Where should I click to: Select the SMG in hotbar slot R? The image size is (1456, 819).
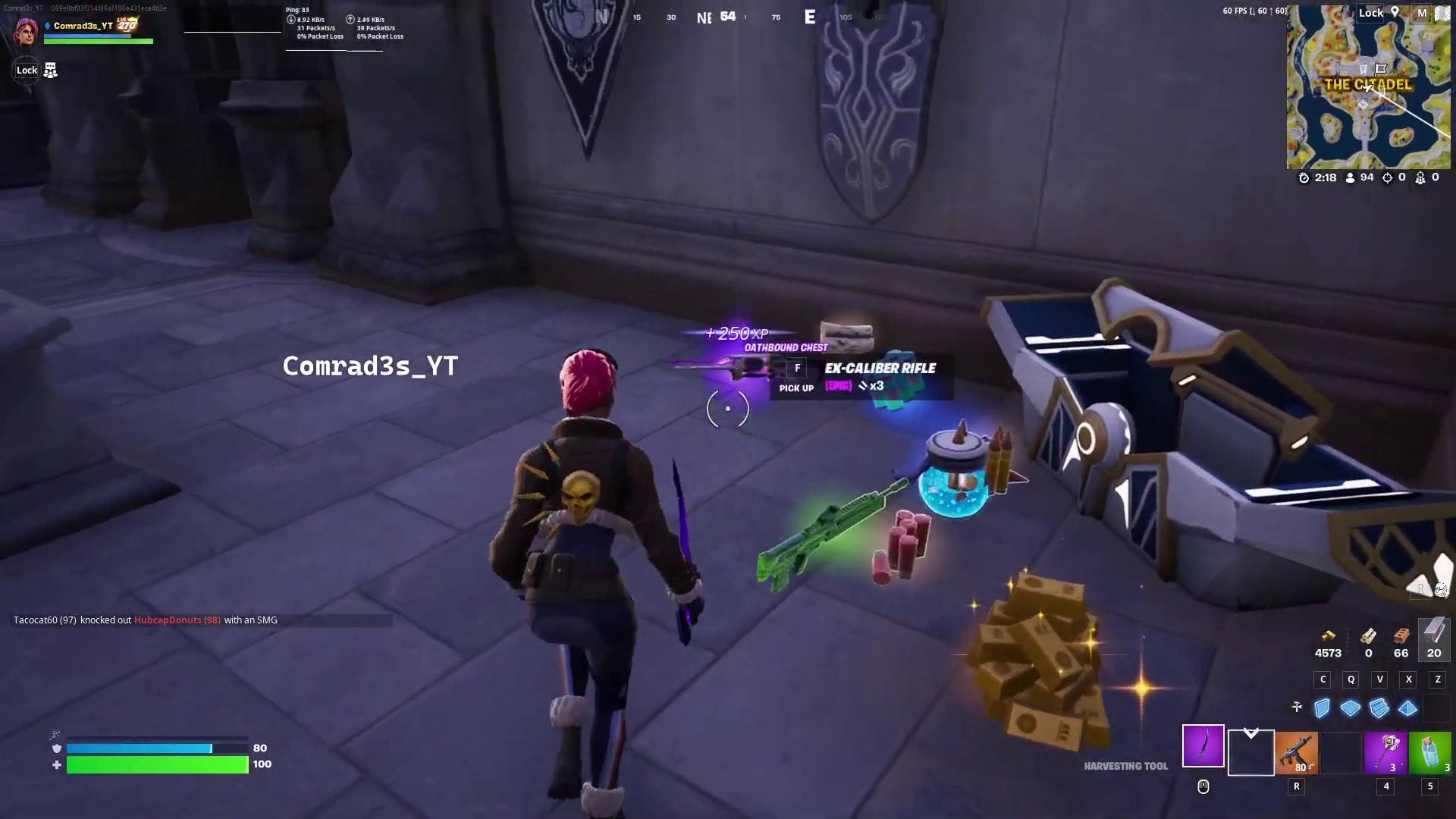click(1297, 753)
